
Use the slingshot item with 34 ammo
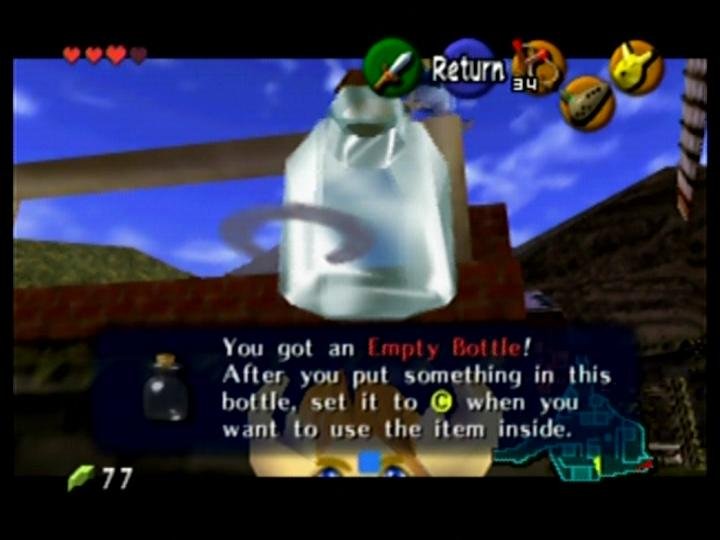tap(537, 66)
